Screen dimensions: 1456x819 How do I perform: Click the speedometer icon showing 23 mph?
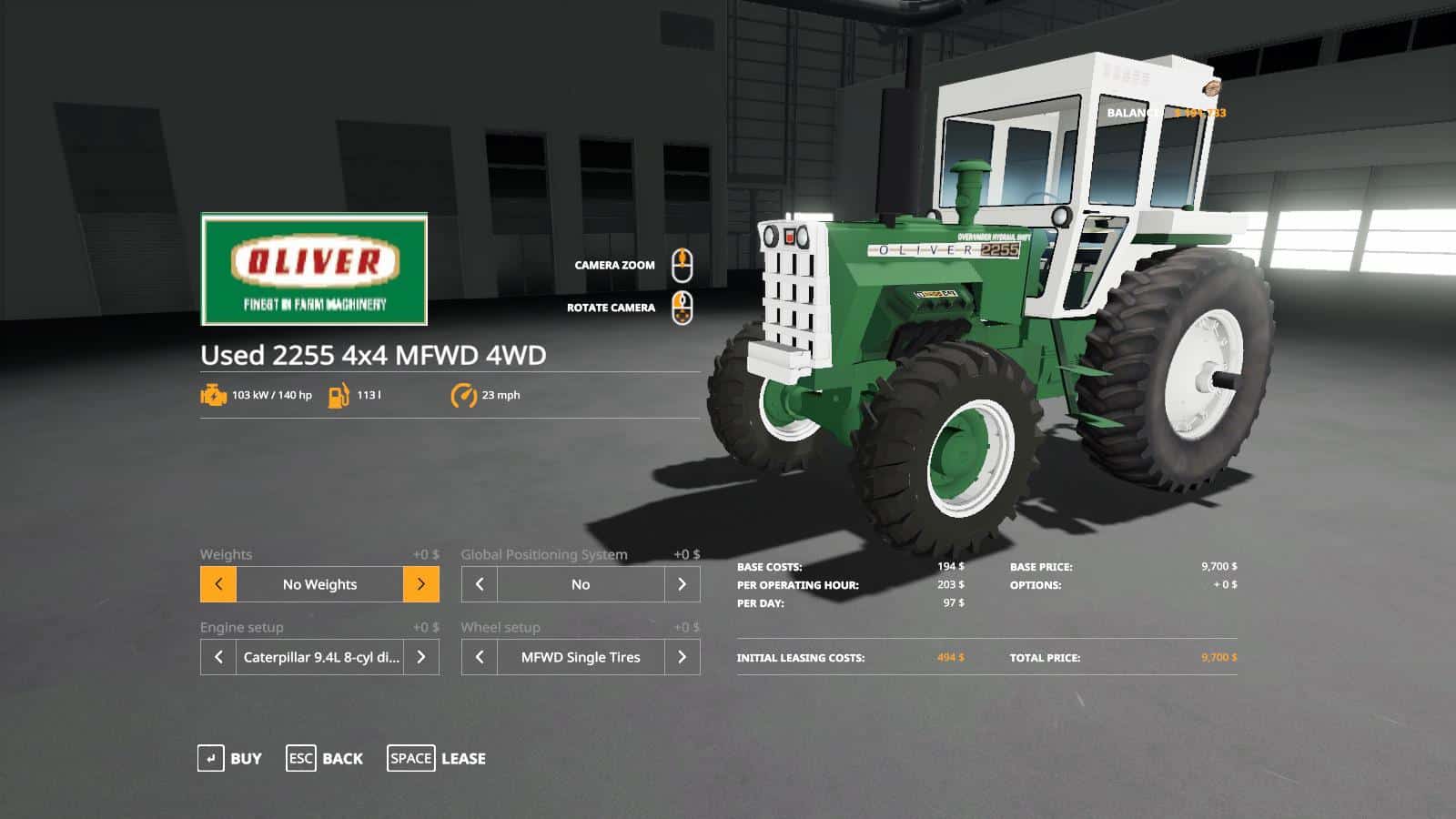point(462,396)
